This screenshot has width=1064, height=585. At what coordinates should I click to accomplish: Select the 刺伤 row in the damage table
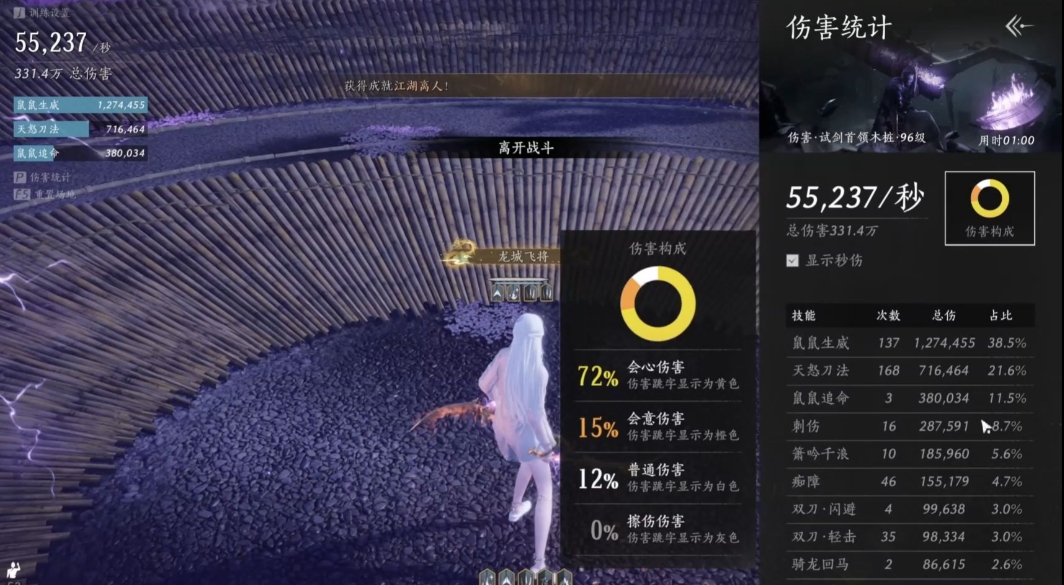pos(908,426)
